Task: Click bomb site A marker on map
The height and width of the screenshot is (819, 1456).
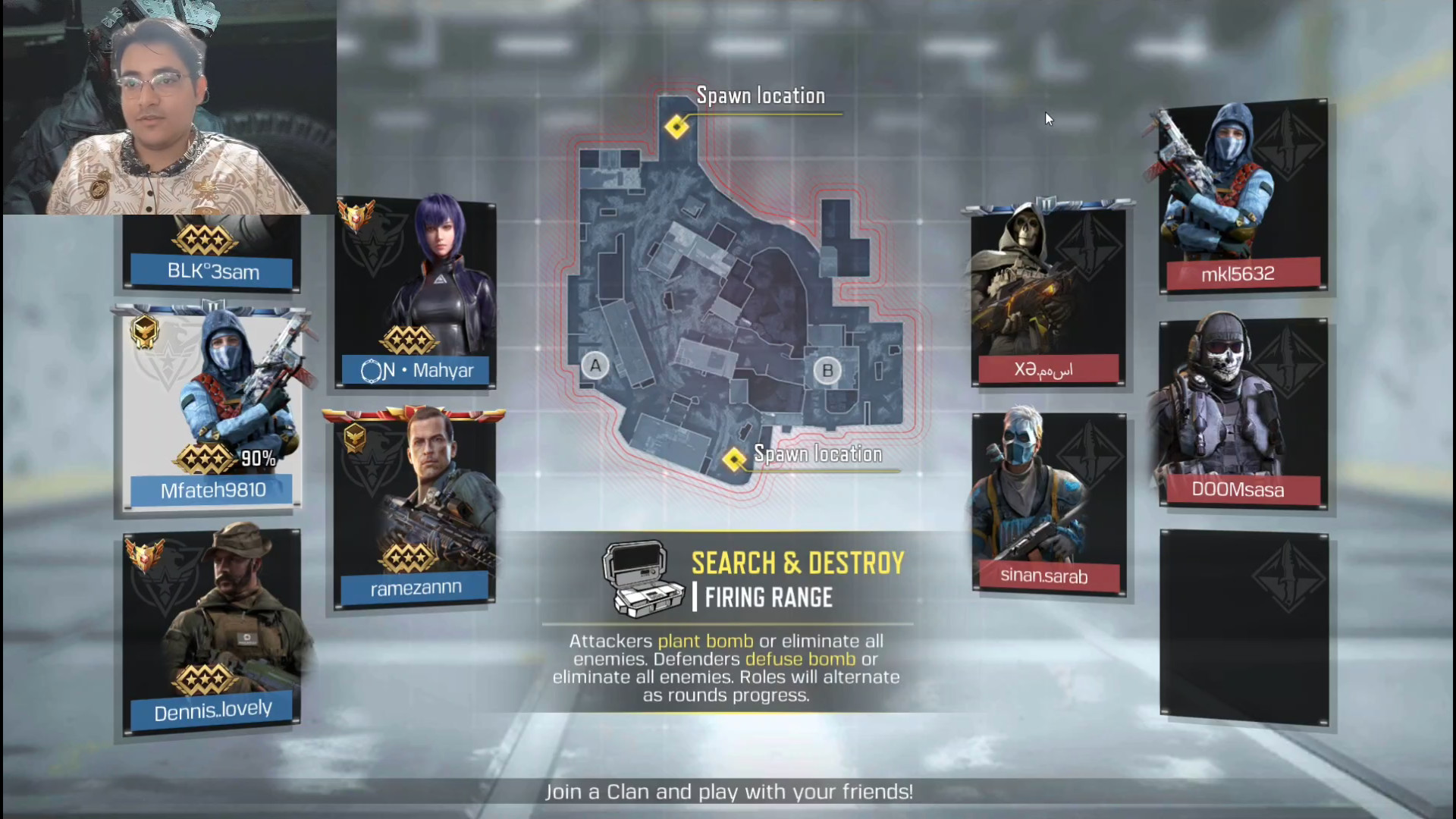Action: (x=595, y=366)
